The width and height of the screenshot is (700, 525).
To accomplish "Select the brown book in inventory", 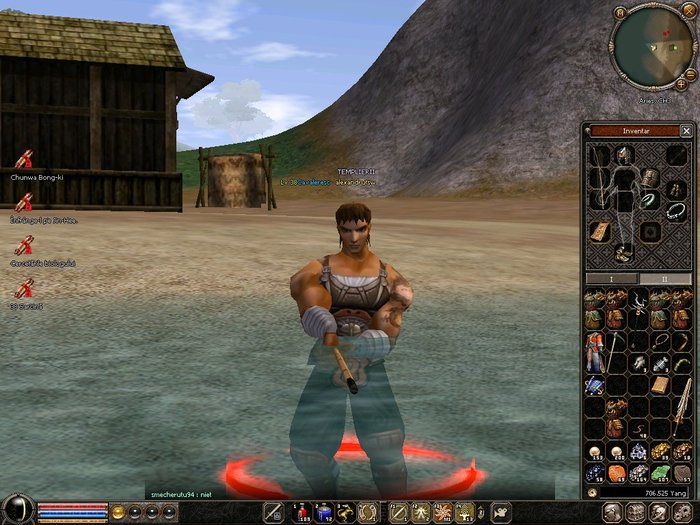I will coord(660,385).
